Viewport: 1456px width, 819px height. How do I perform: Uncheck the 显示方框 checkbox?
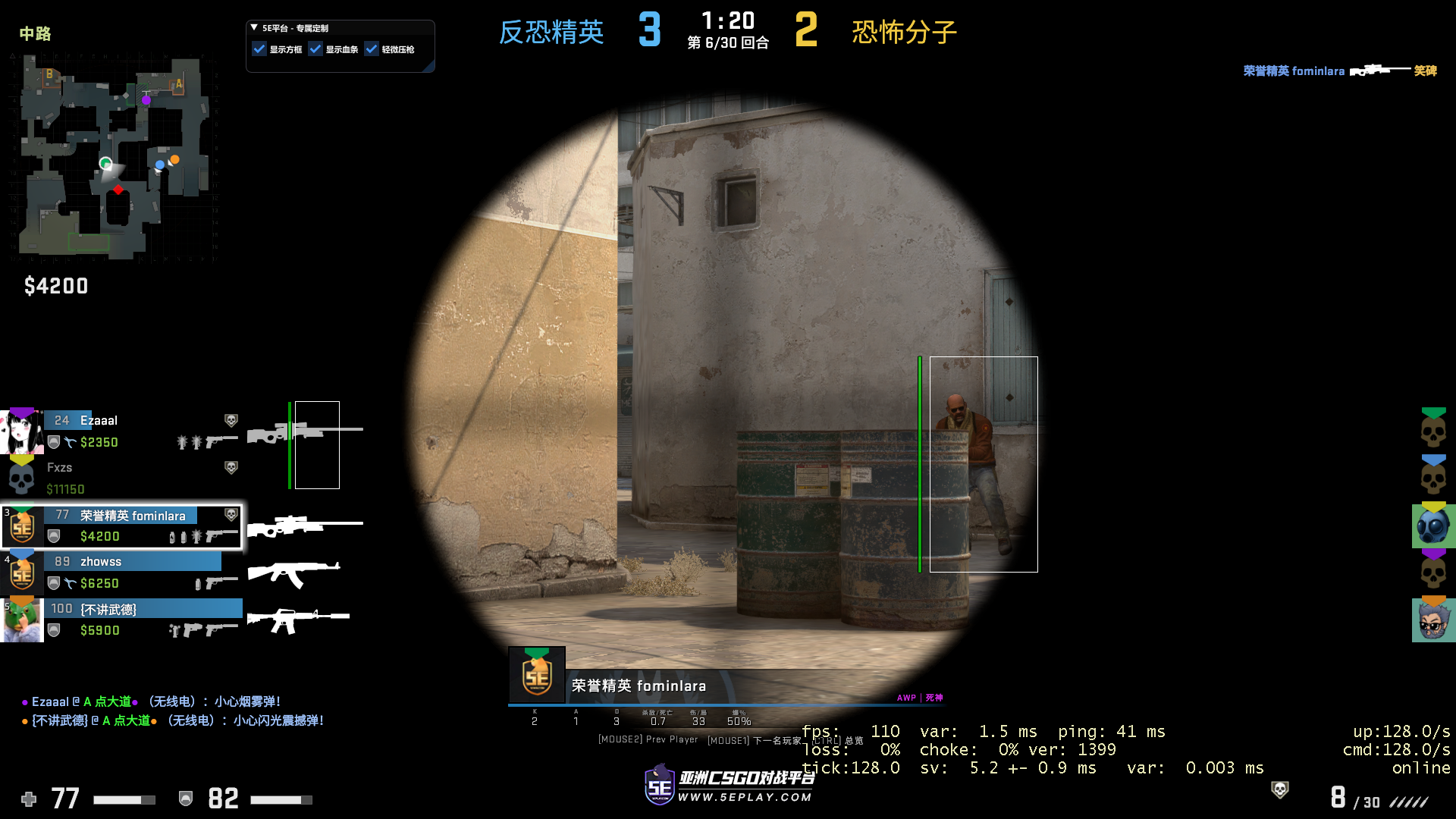pos(259,48)
